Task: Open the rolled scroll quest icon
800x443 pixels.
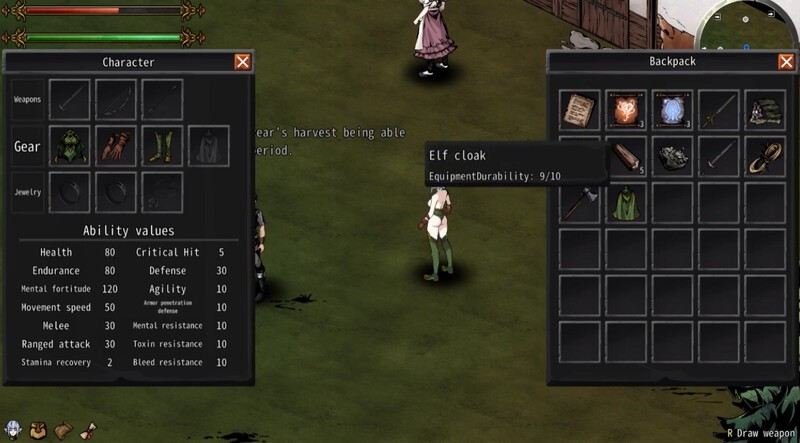Action: pos(87,430)
